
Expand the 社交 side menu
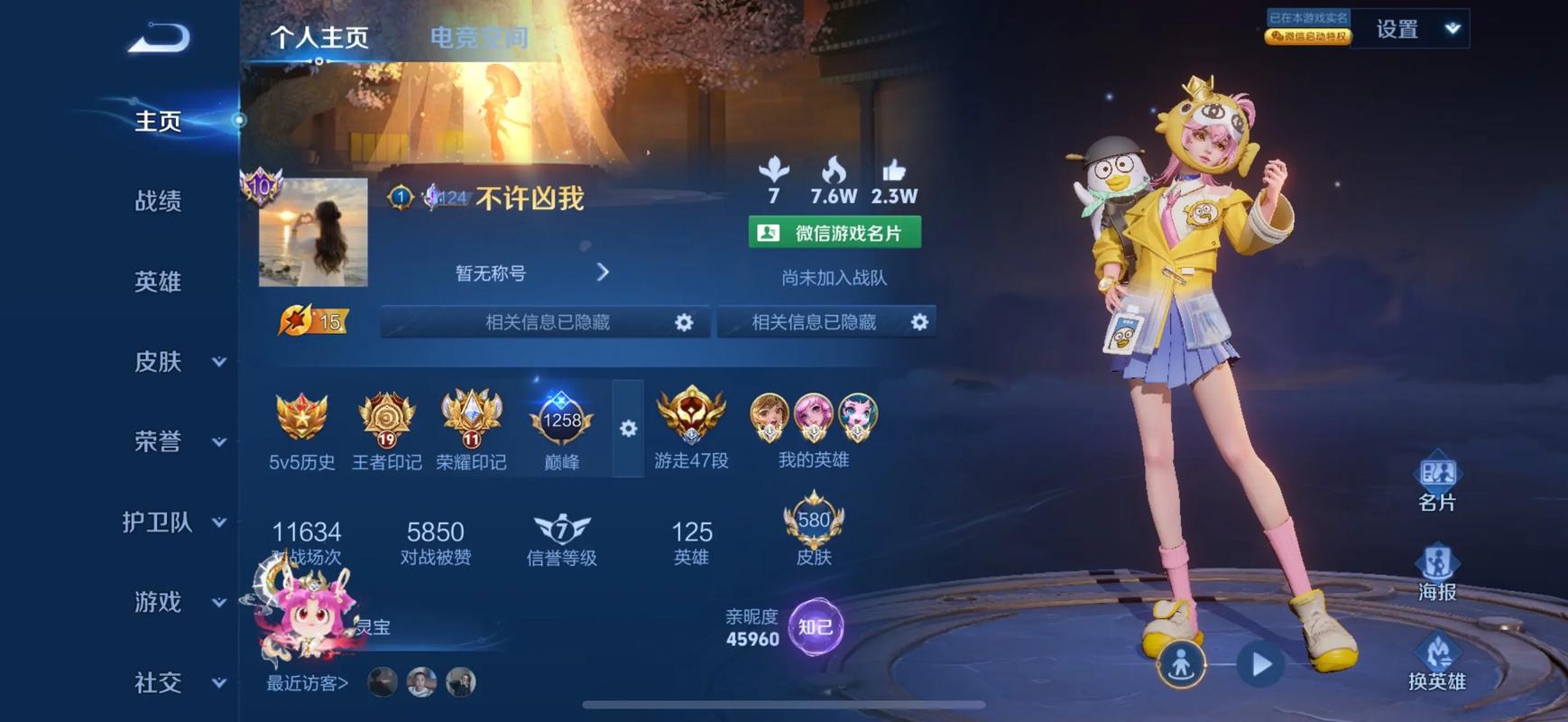pyautogui.click(x=178, y=682)
